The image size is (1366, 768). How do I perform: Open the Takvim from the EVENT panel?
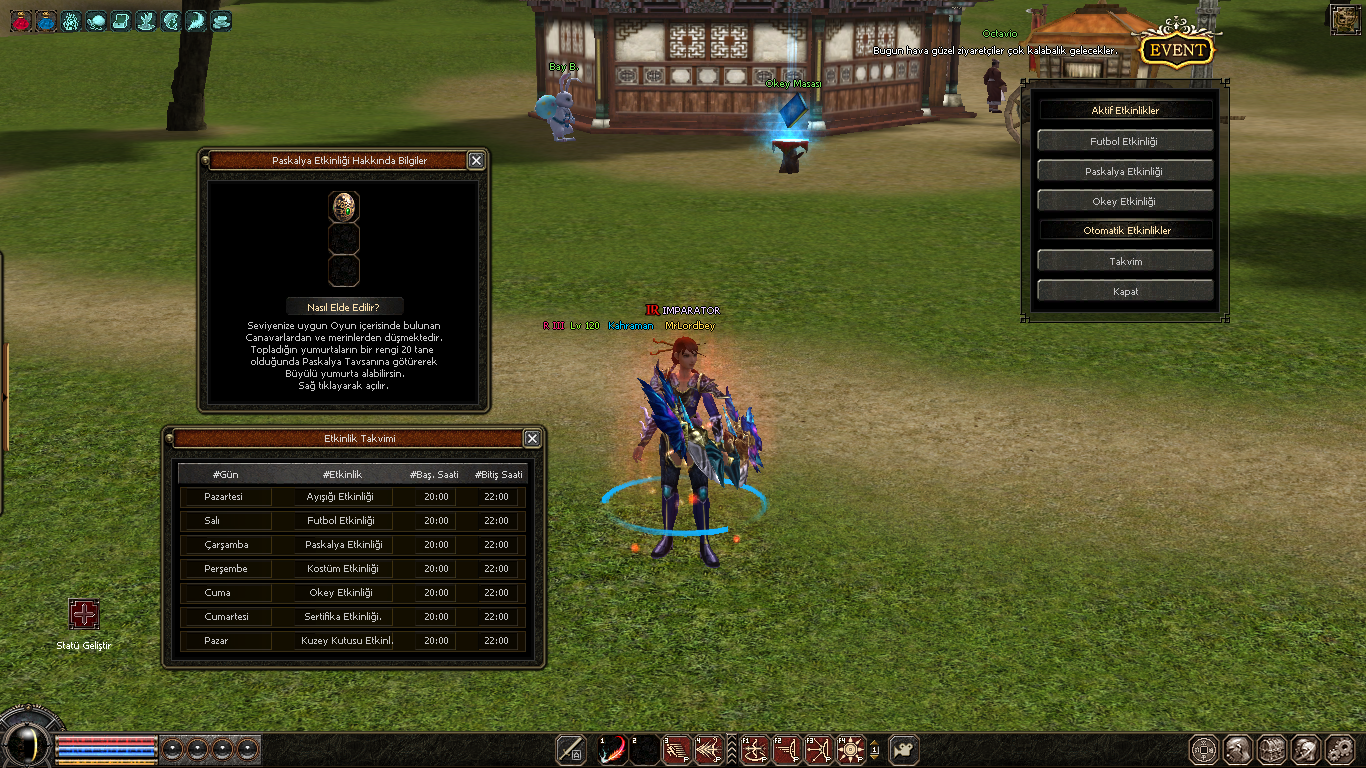[1125, 260]
